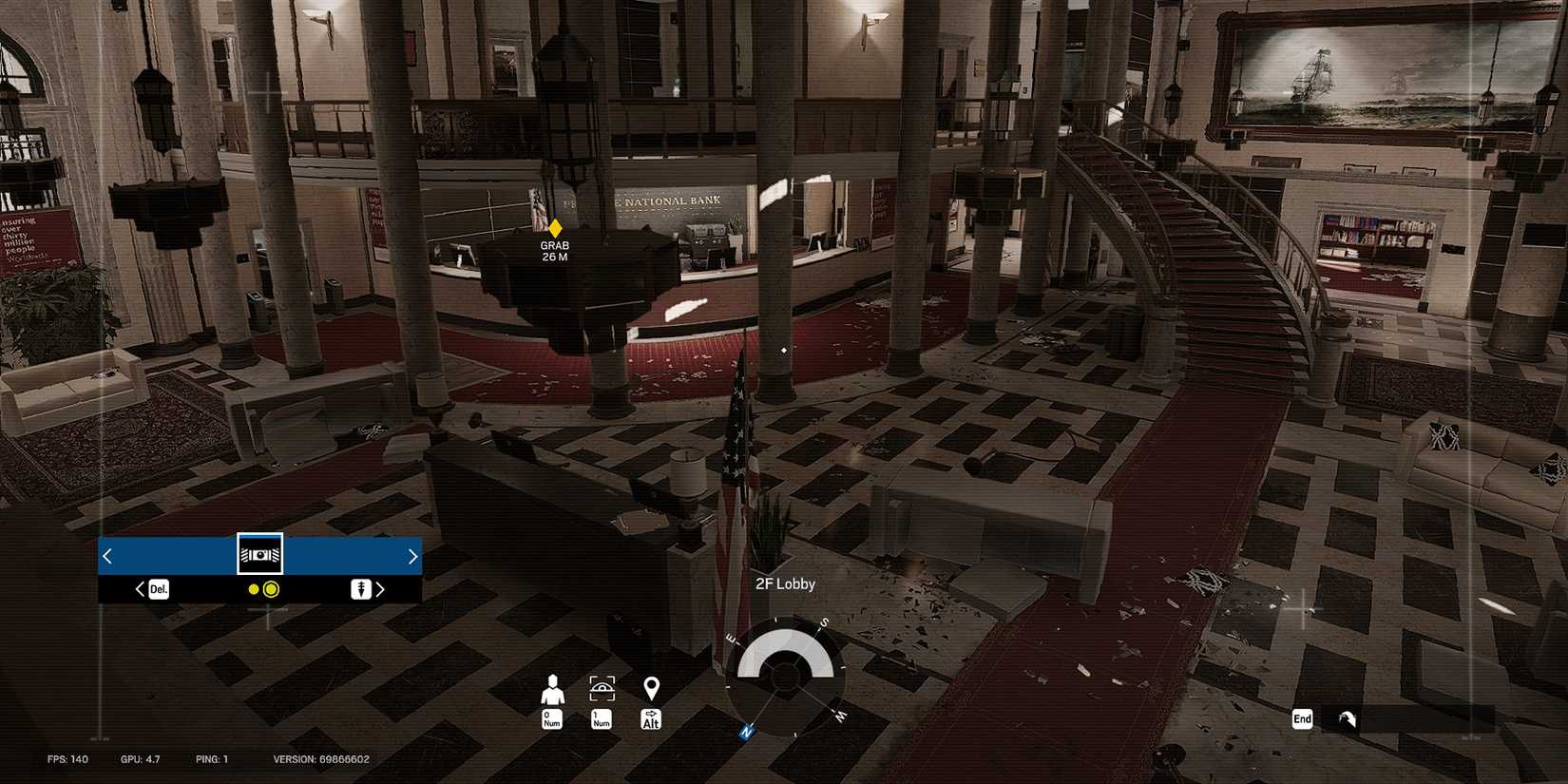1568x784 pixels.
Task: Select the highlighted camera gadget icon
Action: coord(258,554)
